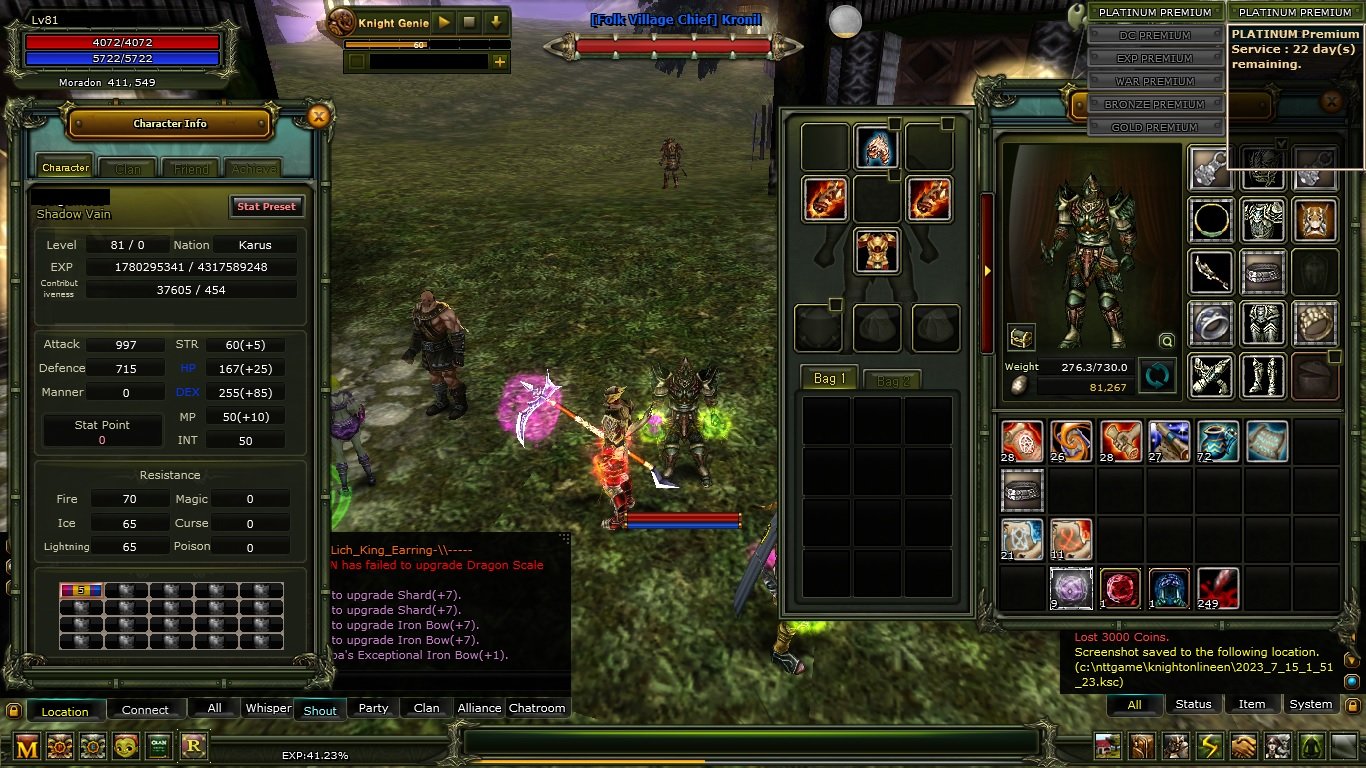This screenshot has width=1366, height=768.
Task: Switch chat to the Party tab
Action: (x=373, y=708)
